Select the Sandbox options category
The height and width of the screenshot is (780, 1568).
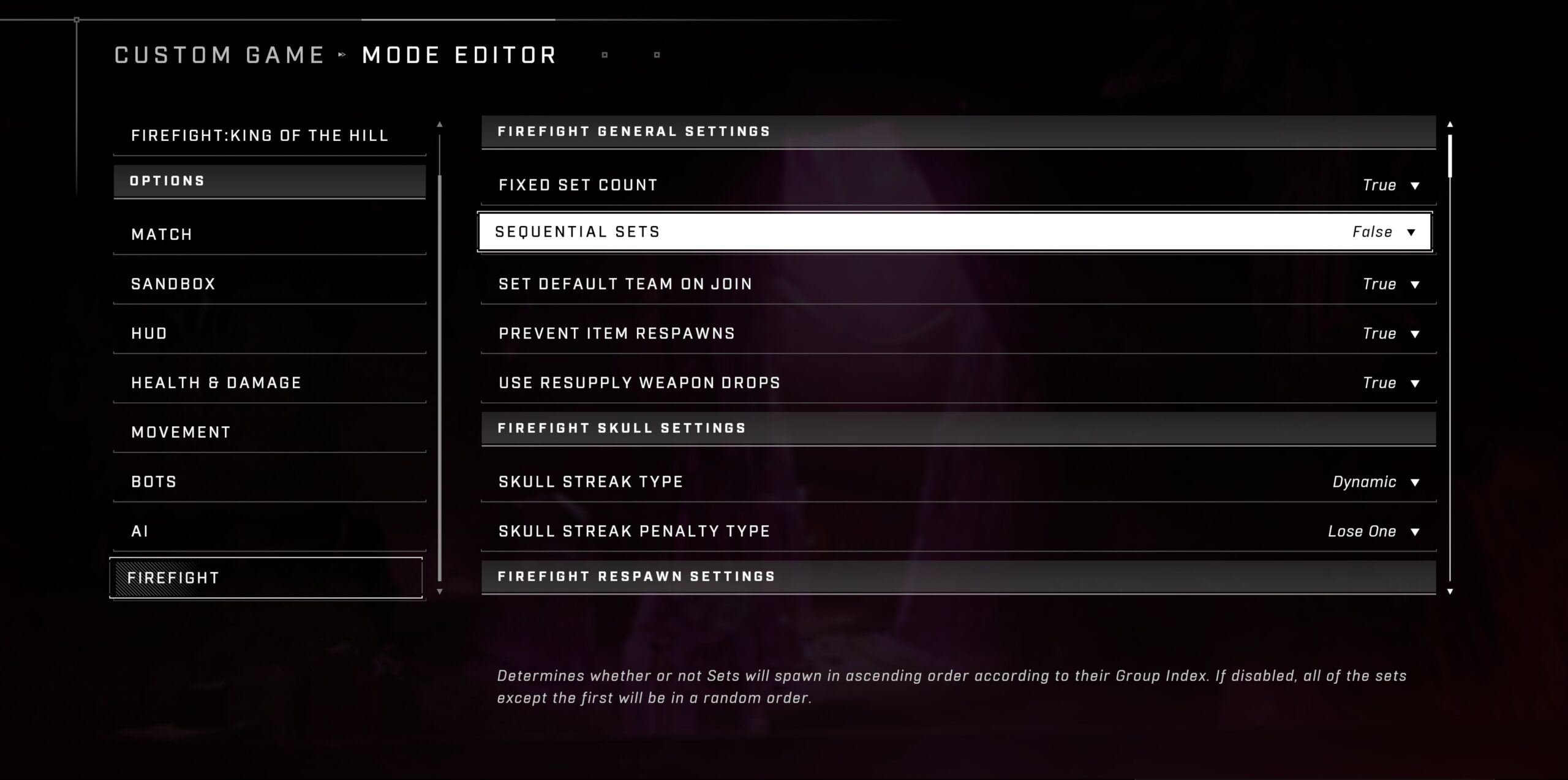[x=269, y=284]
